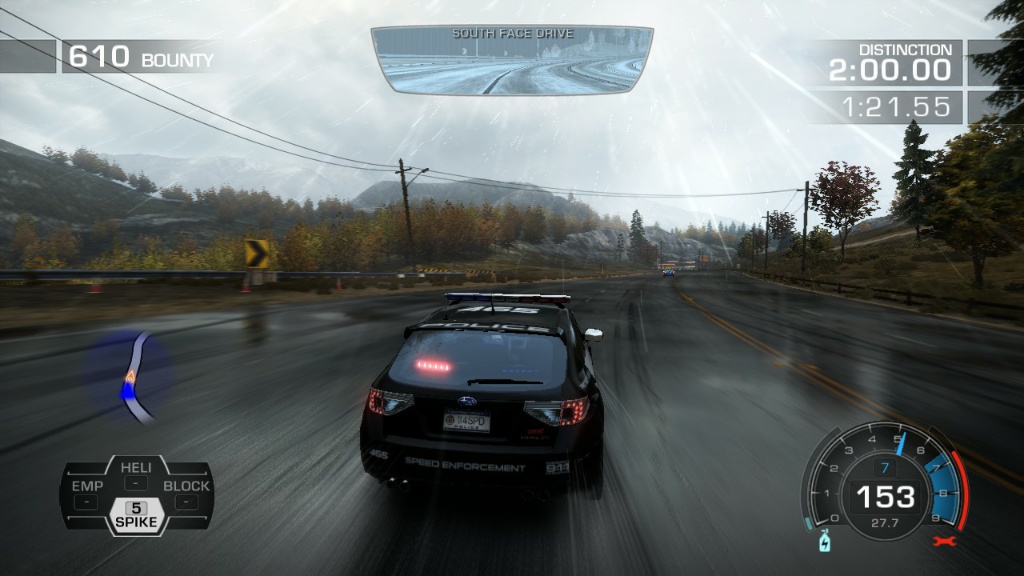Viewport: 1024px width, 576px height.
Task: Select the Spike strip weapon slot
Action: [135, 514]
